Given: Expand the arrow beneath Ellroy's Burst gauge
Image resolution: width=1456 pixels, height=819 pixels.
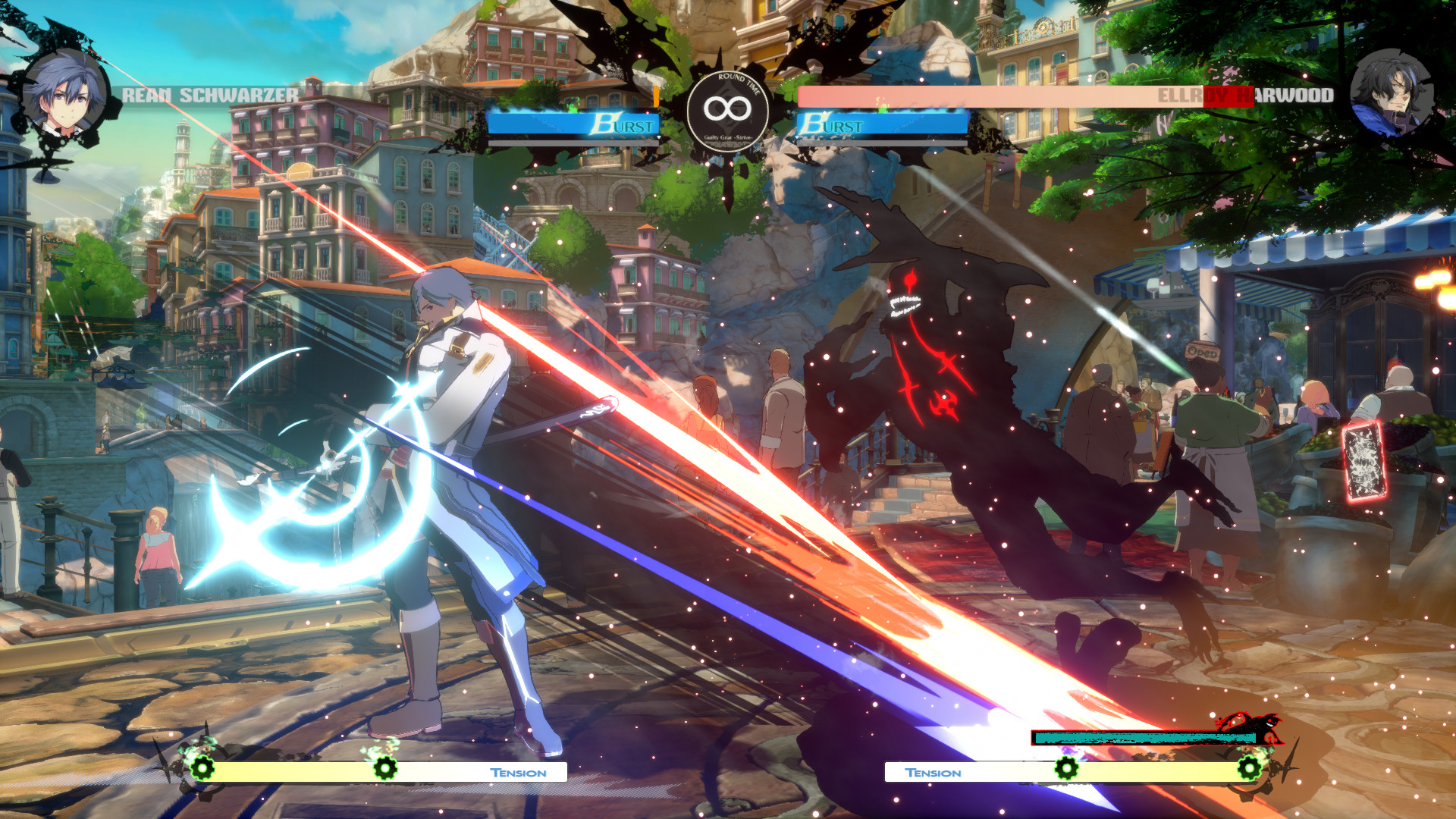Looking at the screenshot, I should tap(797, 137).
